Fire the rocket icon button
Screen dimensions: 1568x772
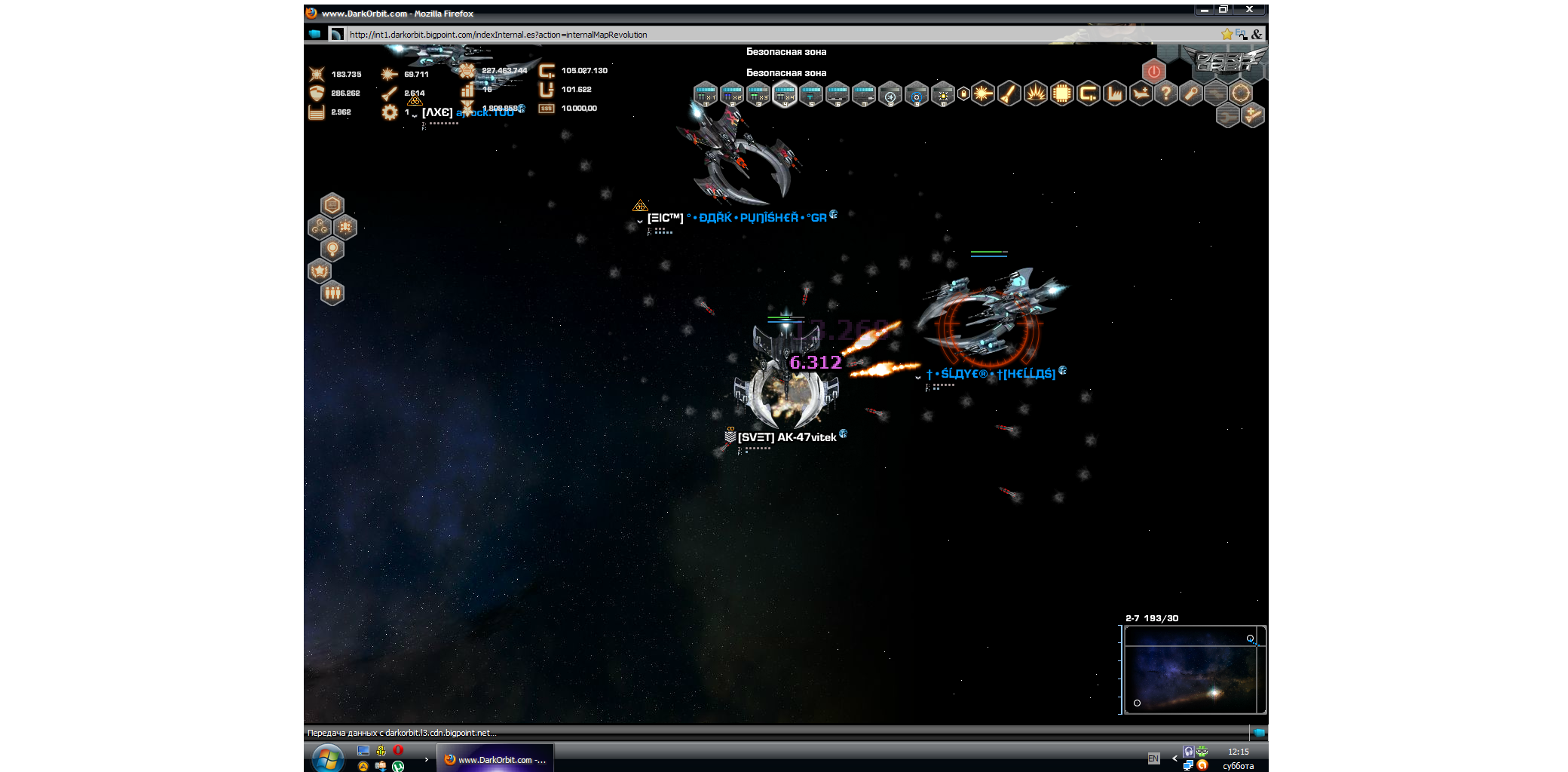(x=1009, y=93)
